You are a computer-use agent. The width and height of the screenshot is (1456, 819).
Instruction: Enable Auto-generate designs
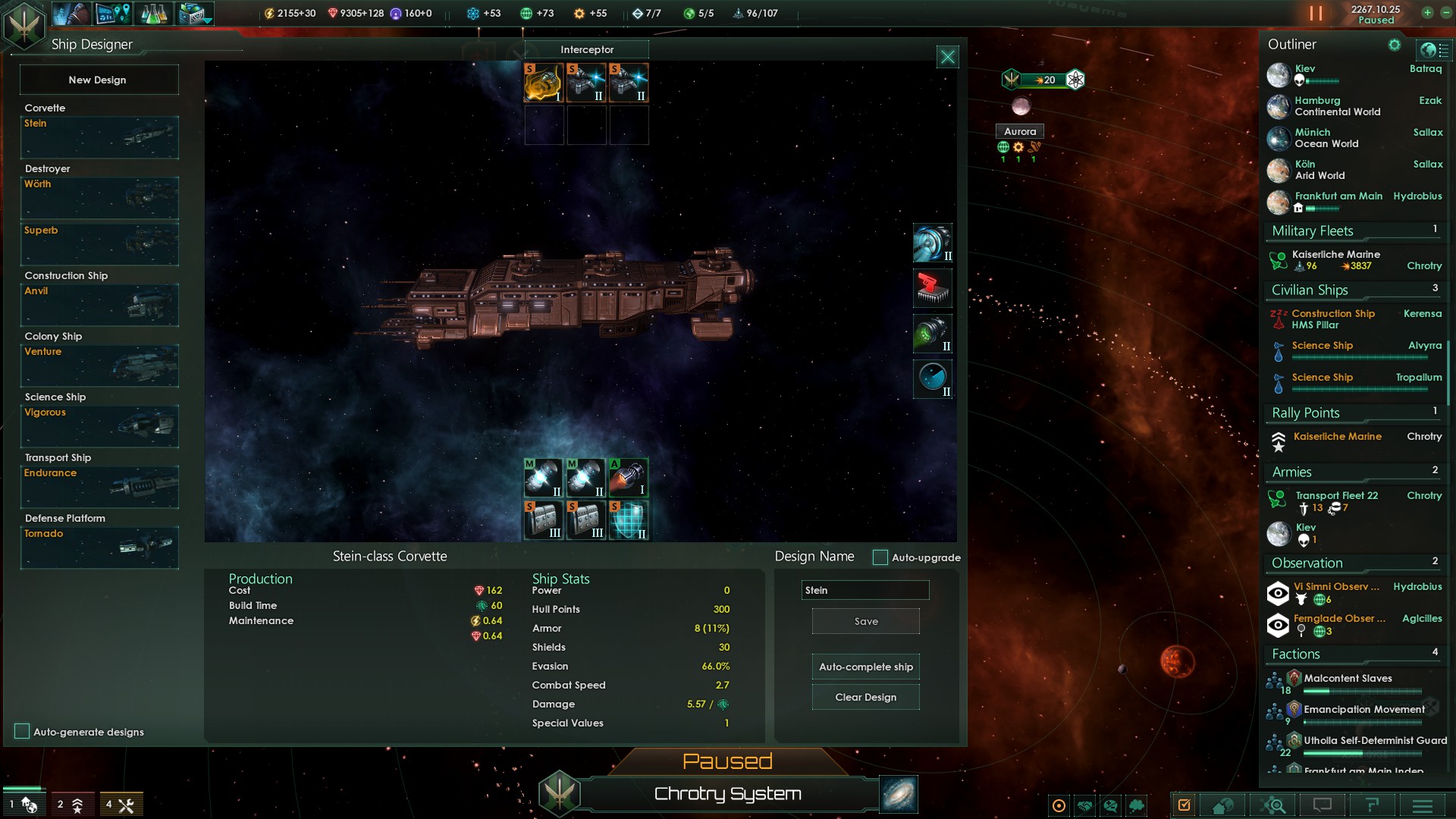coord(22,731)
